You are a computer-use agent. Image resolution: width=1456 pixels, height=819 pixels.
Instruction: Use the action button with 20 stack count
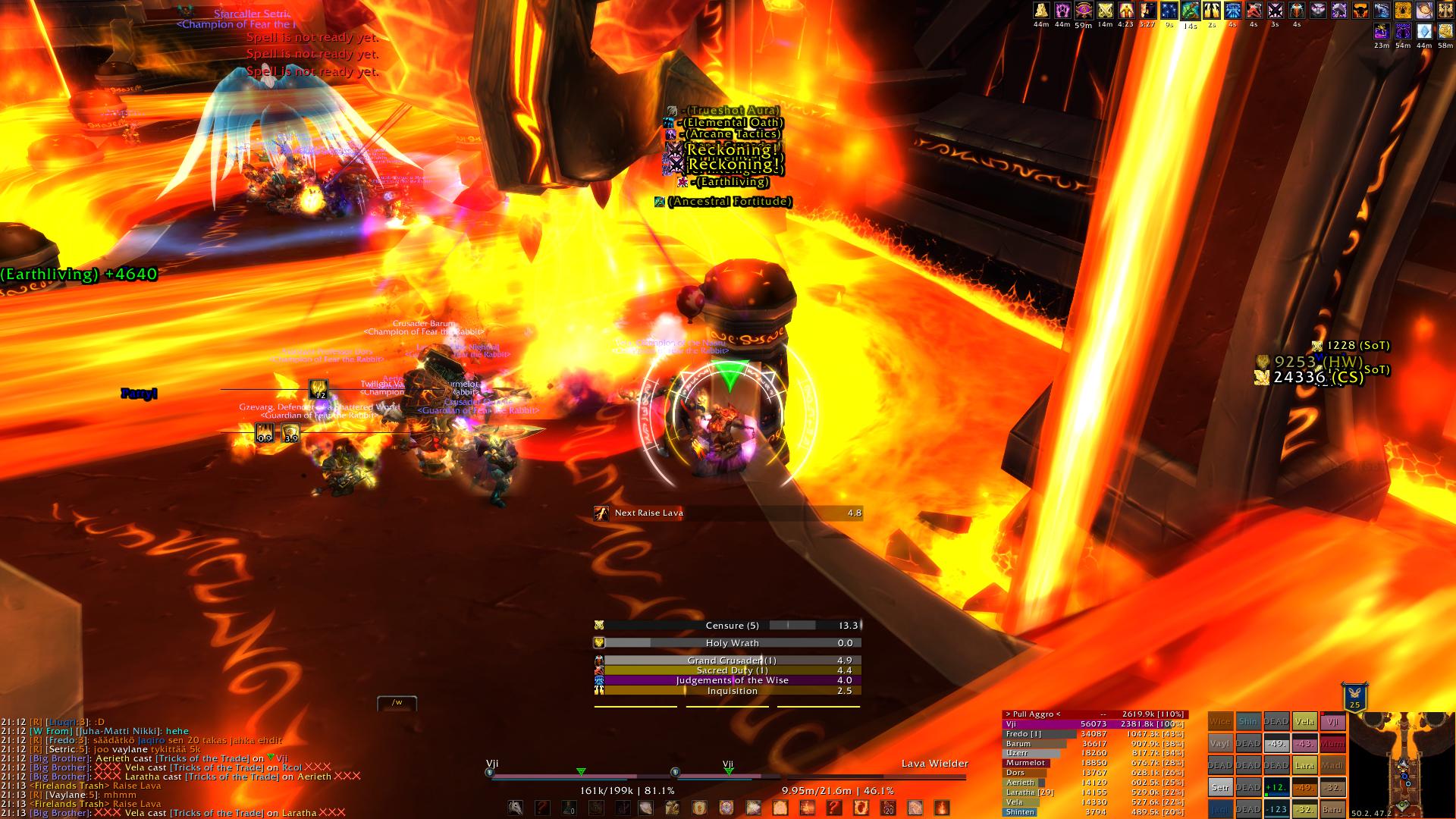coord(888,808)
